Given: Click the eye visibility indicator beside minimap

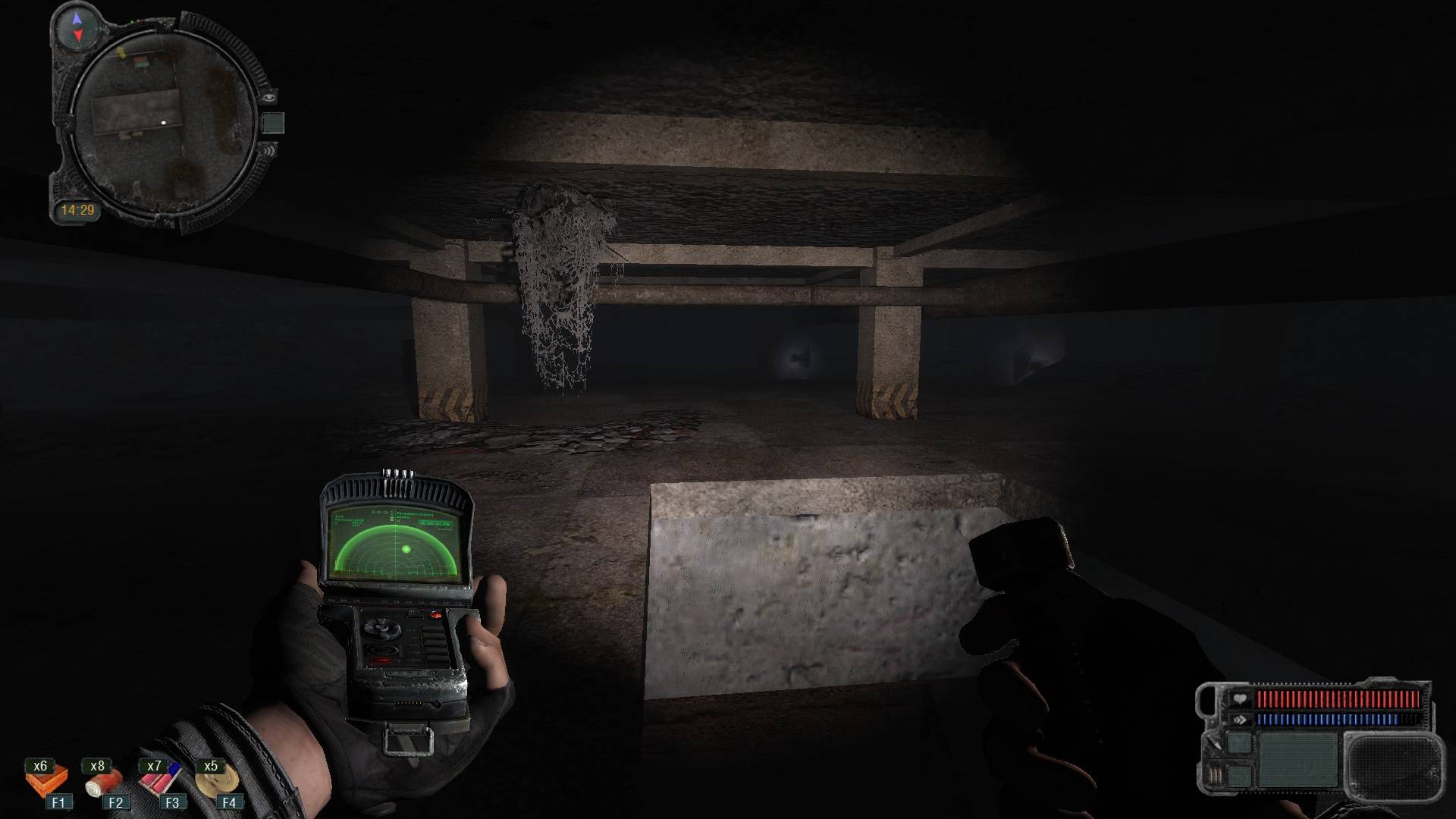Looking at the screenshot, I should (x=269, y=96).
